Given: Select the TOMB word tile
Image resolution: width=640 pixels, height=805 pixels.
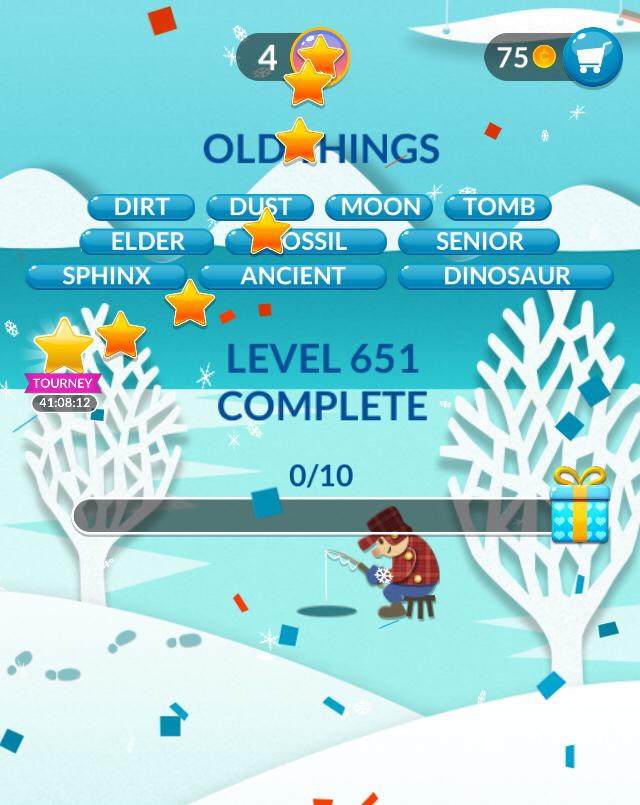Looking at the screenshot, I should (499, 207).
